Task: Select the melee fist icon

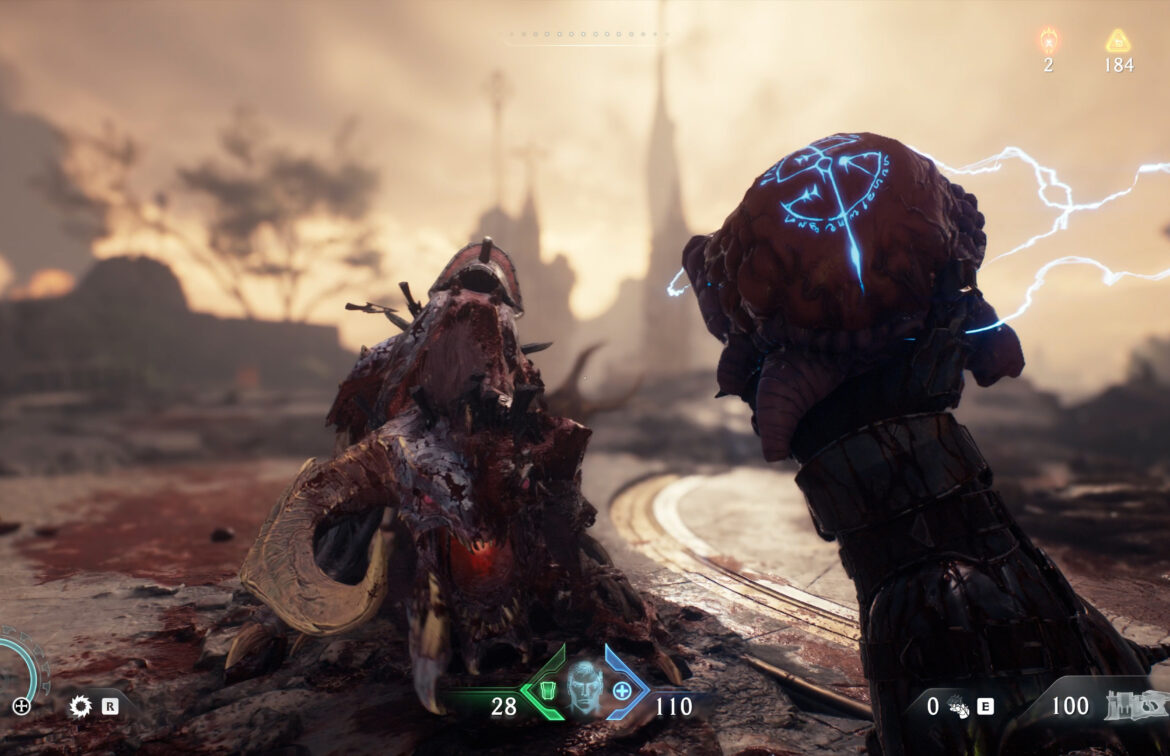Action: 957,707
